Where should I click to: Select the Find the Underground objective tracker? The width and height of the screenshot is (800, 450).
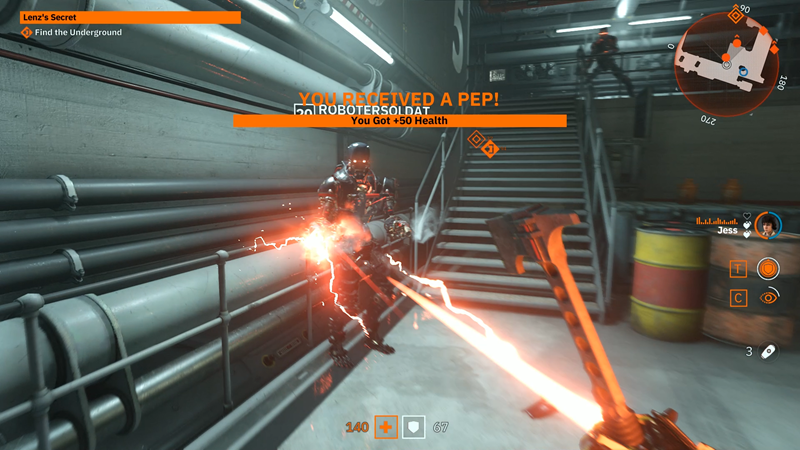pos(71,33)
